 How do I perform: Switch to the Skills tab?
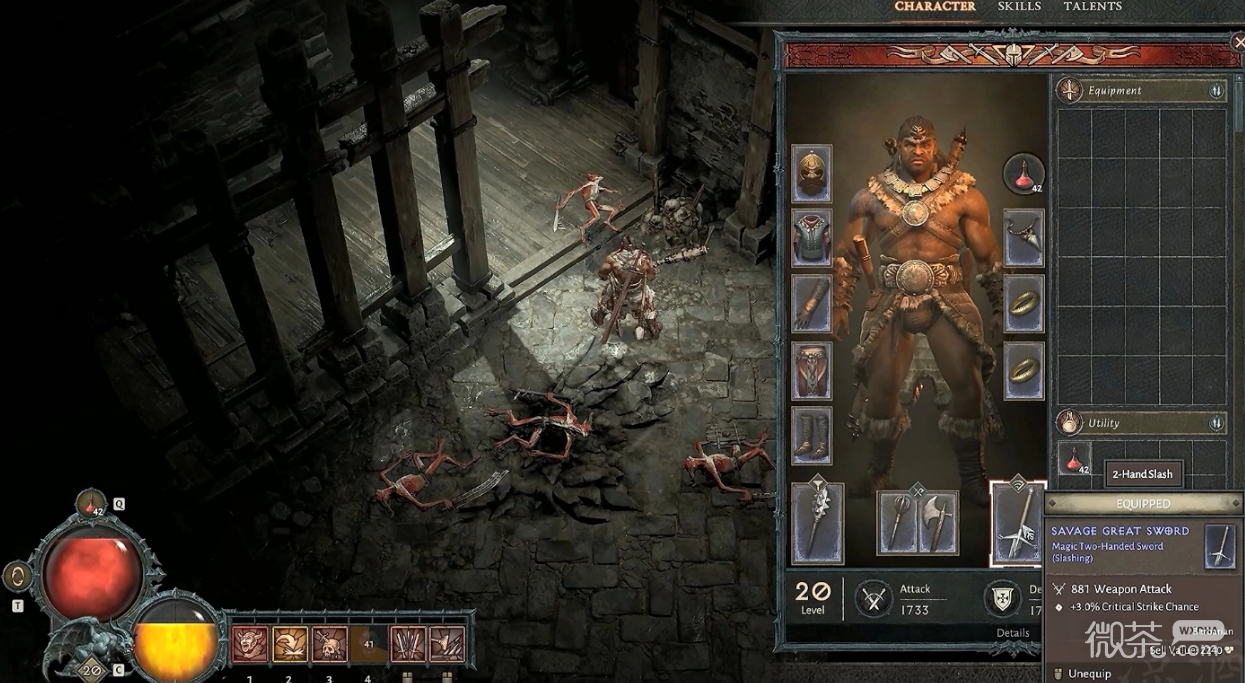pyautogui.click(x=1019, y=7)
